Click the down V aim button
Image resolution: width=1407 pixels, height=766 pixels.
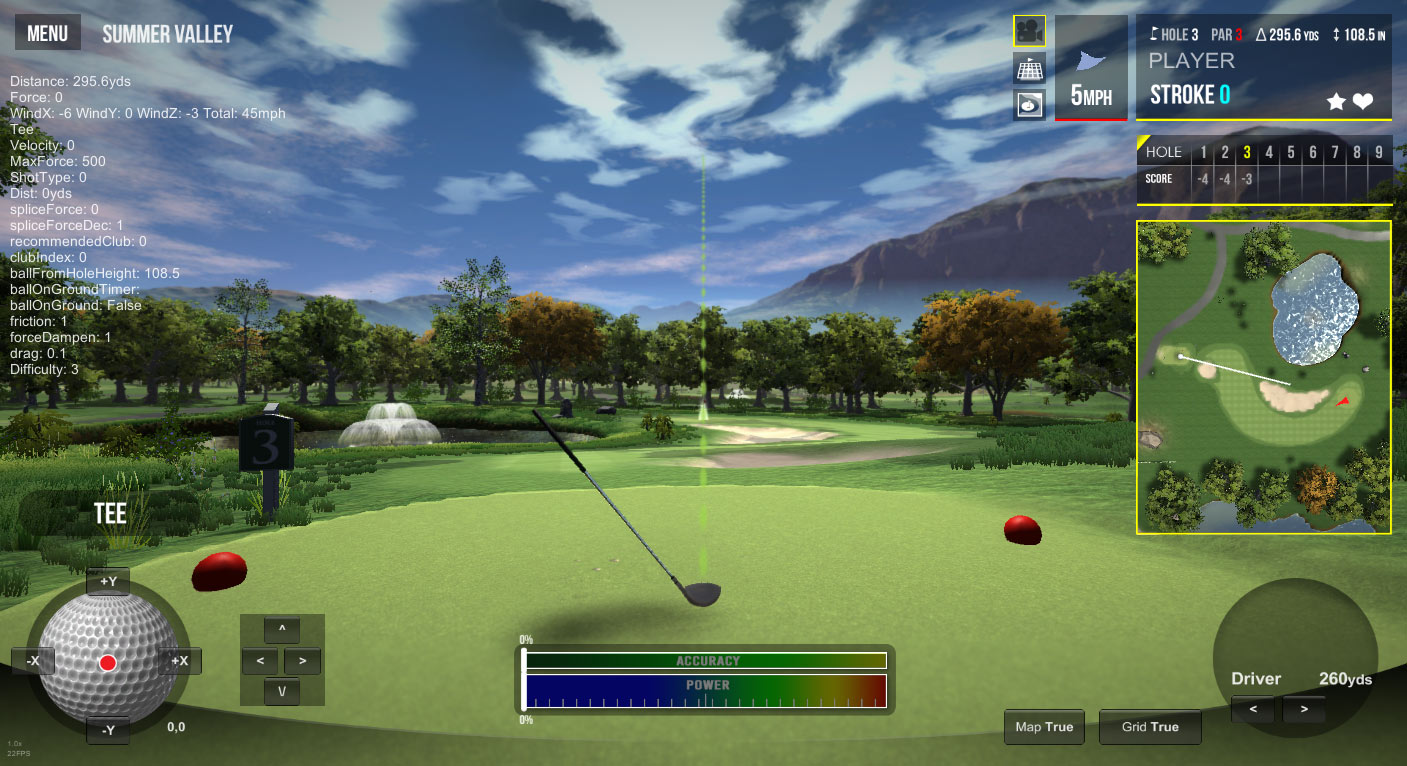coord(282,691)
